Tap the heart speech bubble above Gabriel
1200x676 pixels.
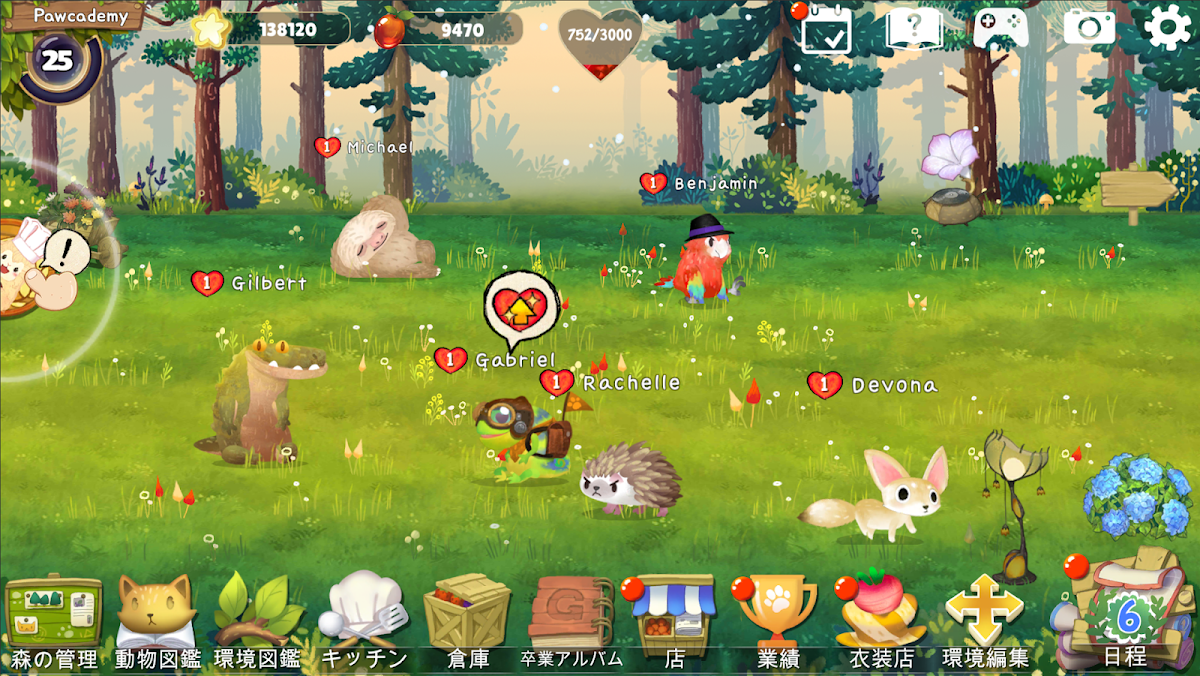coord(520,305)
